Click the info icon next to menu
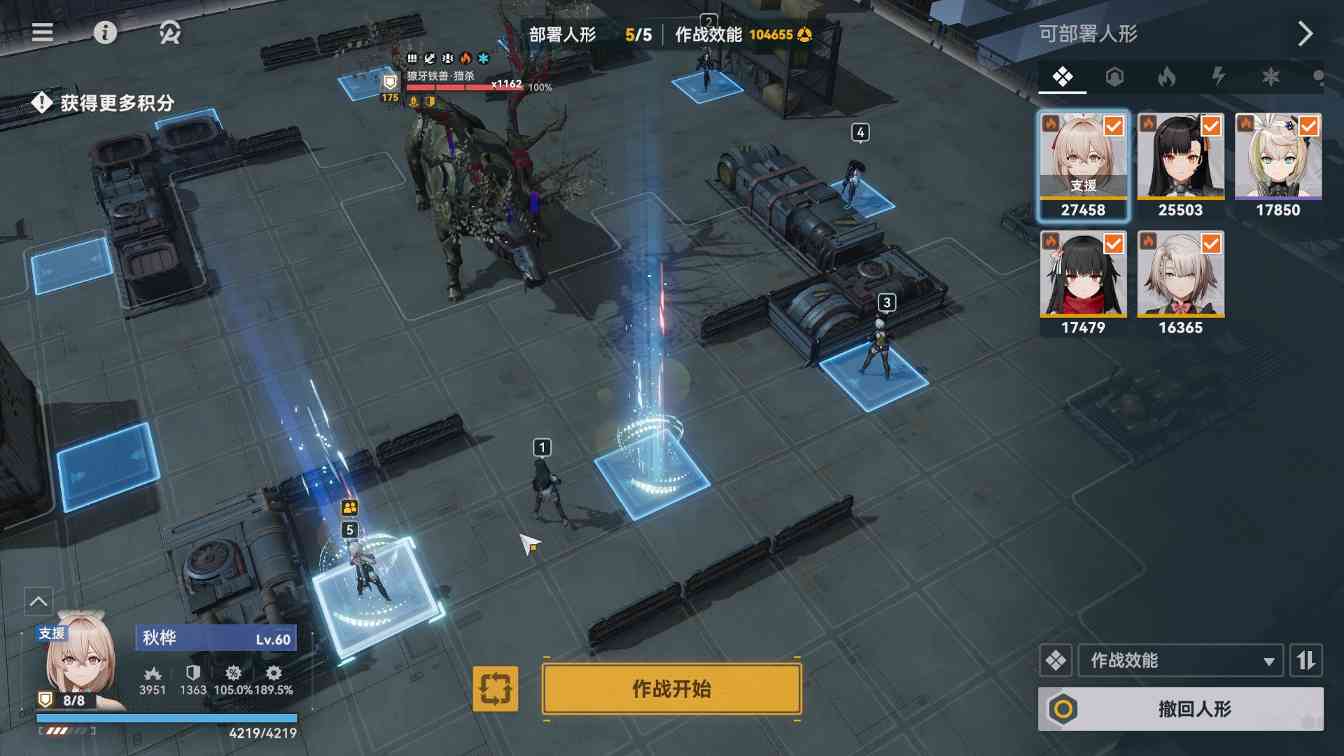 click(107, 32)
